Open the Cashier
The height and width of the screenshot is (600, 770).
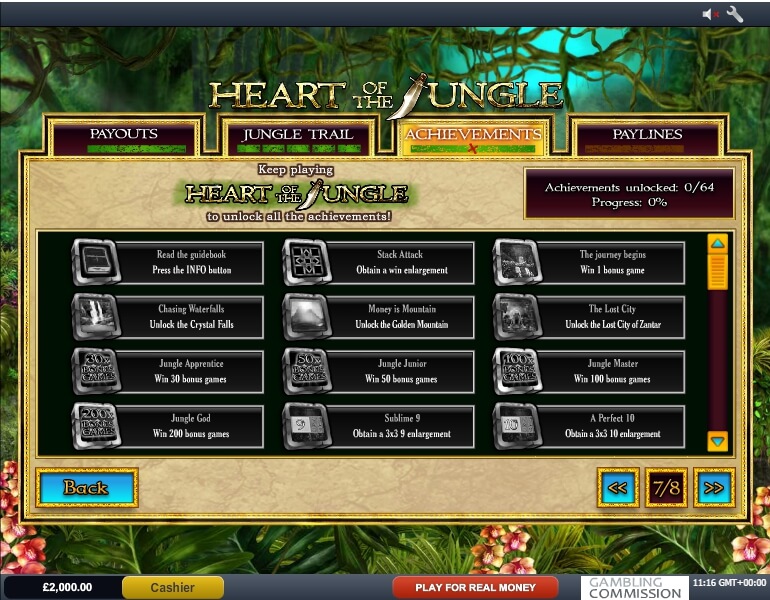pyautogui.click(x=173, y=587)
